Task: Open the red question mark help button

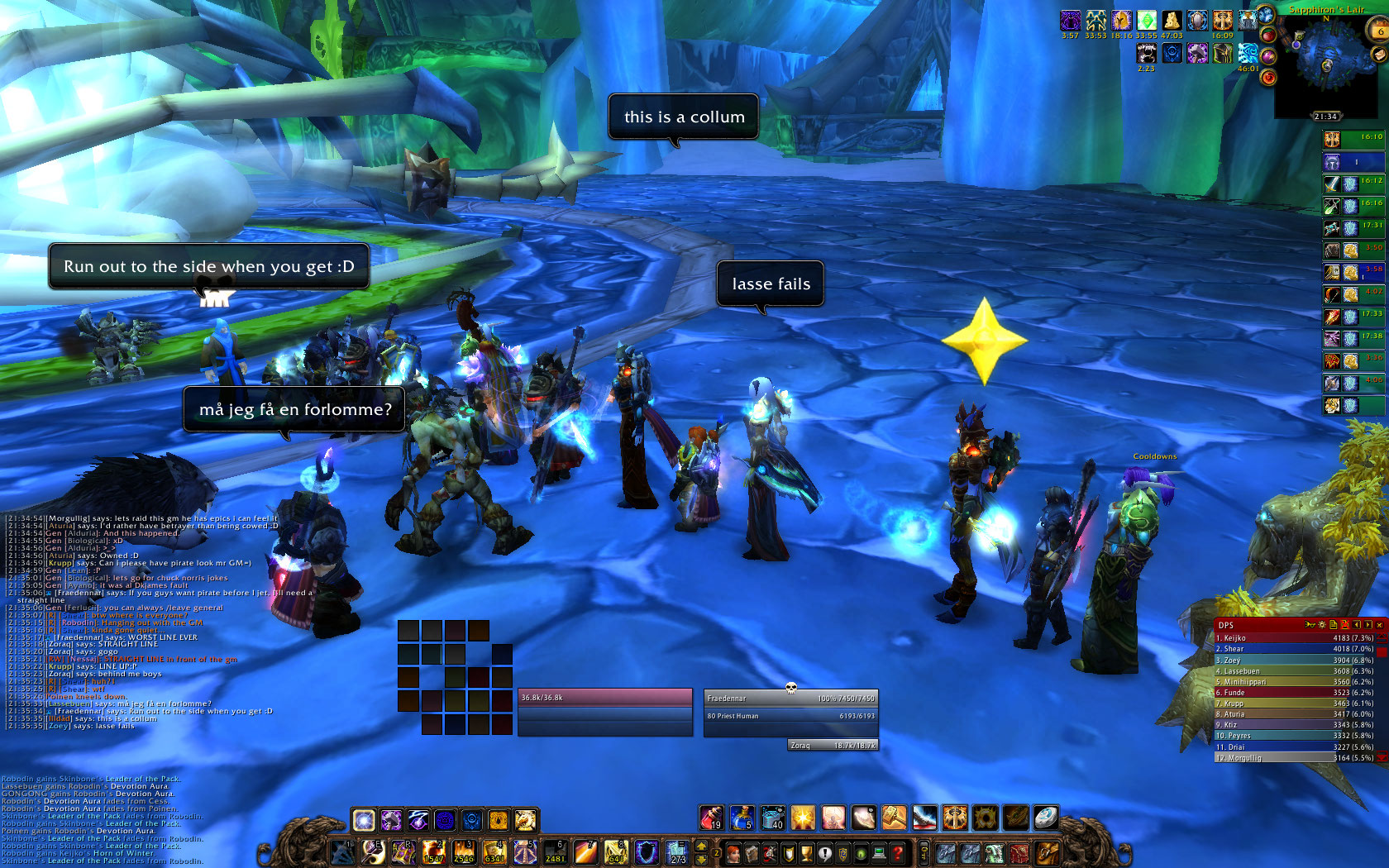Action: [897, 852]
